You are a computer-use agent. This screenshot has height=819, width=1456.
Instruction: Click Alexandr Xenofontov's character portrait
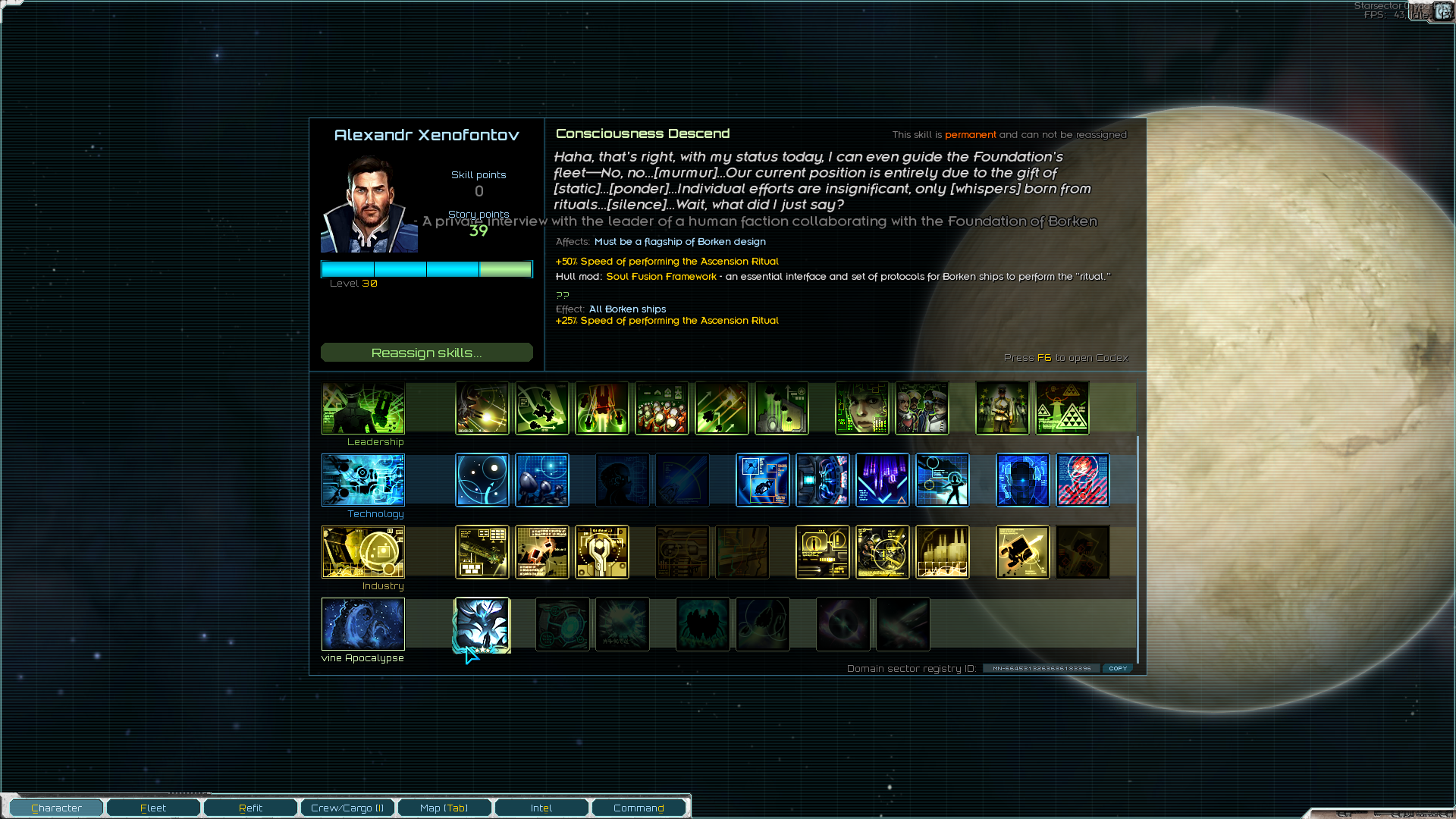369,205
